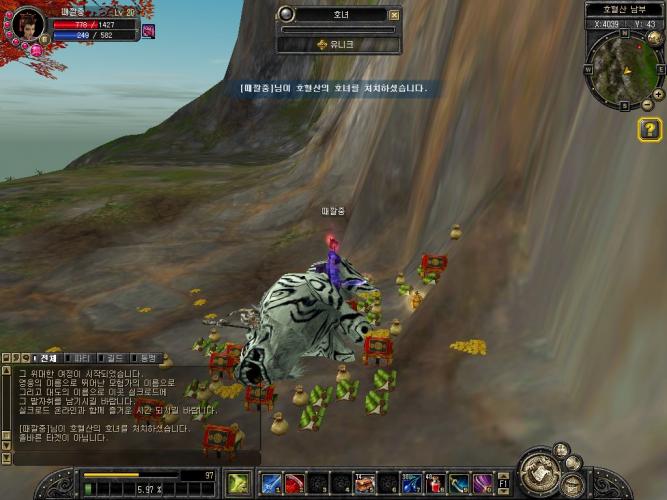Zoom out the minimap with minus button

point(646,104)
